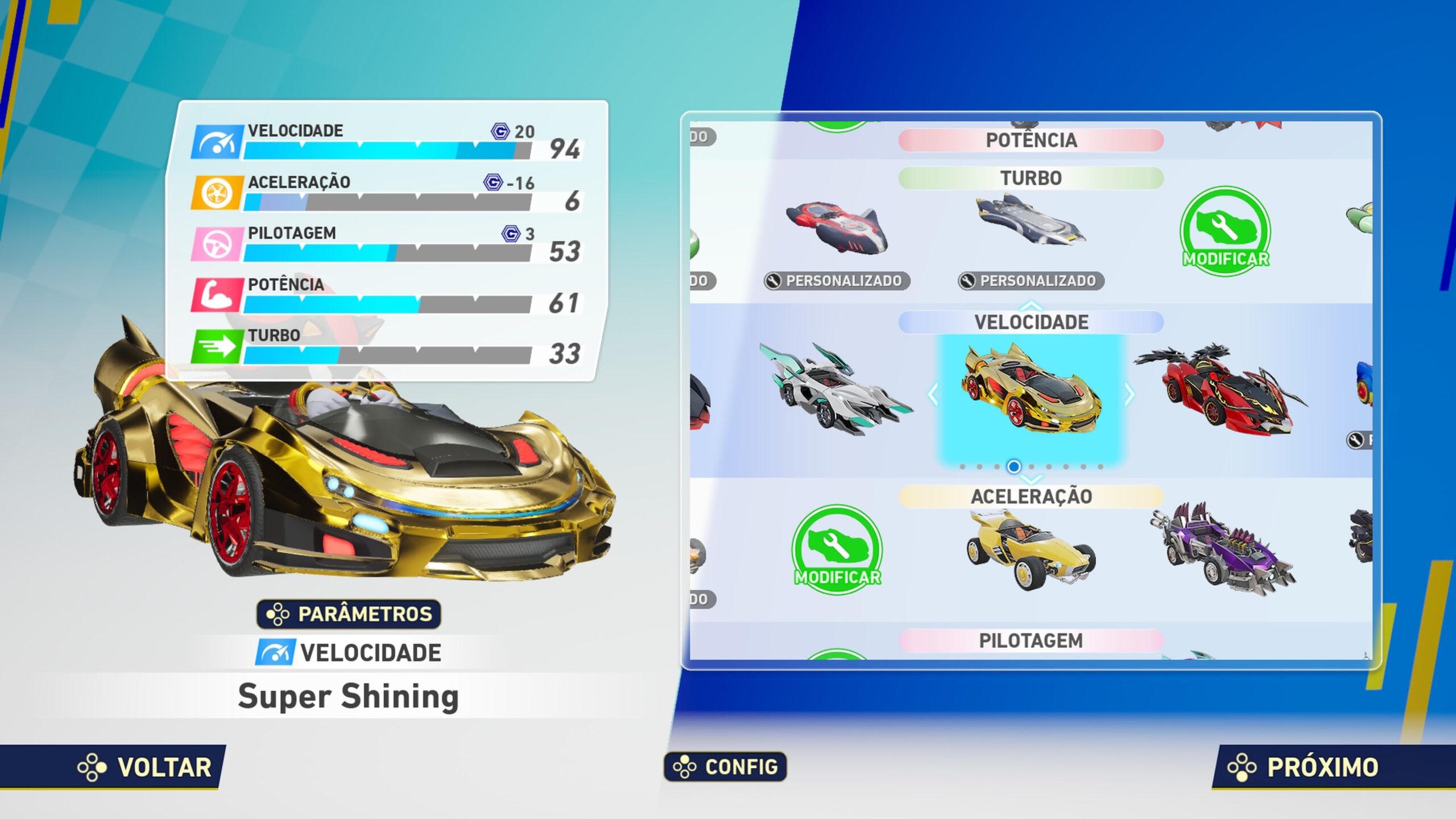Image resolution: width=1456 pixels, height=819 pixels.
Task: Show the PARÂMETROS stats panel
Action: click(349, 614)
